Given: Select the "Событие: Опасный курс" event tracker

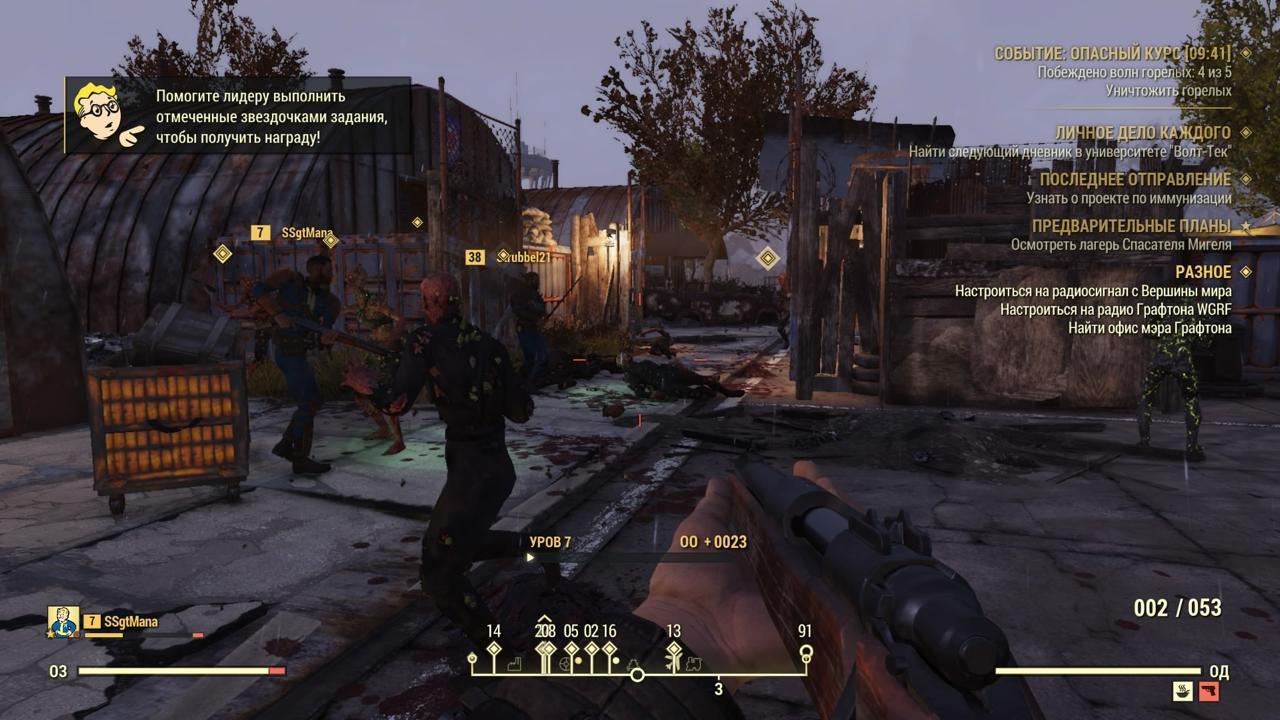Looking at the screenshot, I should [x=1112, y=53].
